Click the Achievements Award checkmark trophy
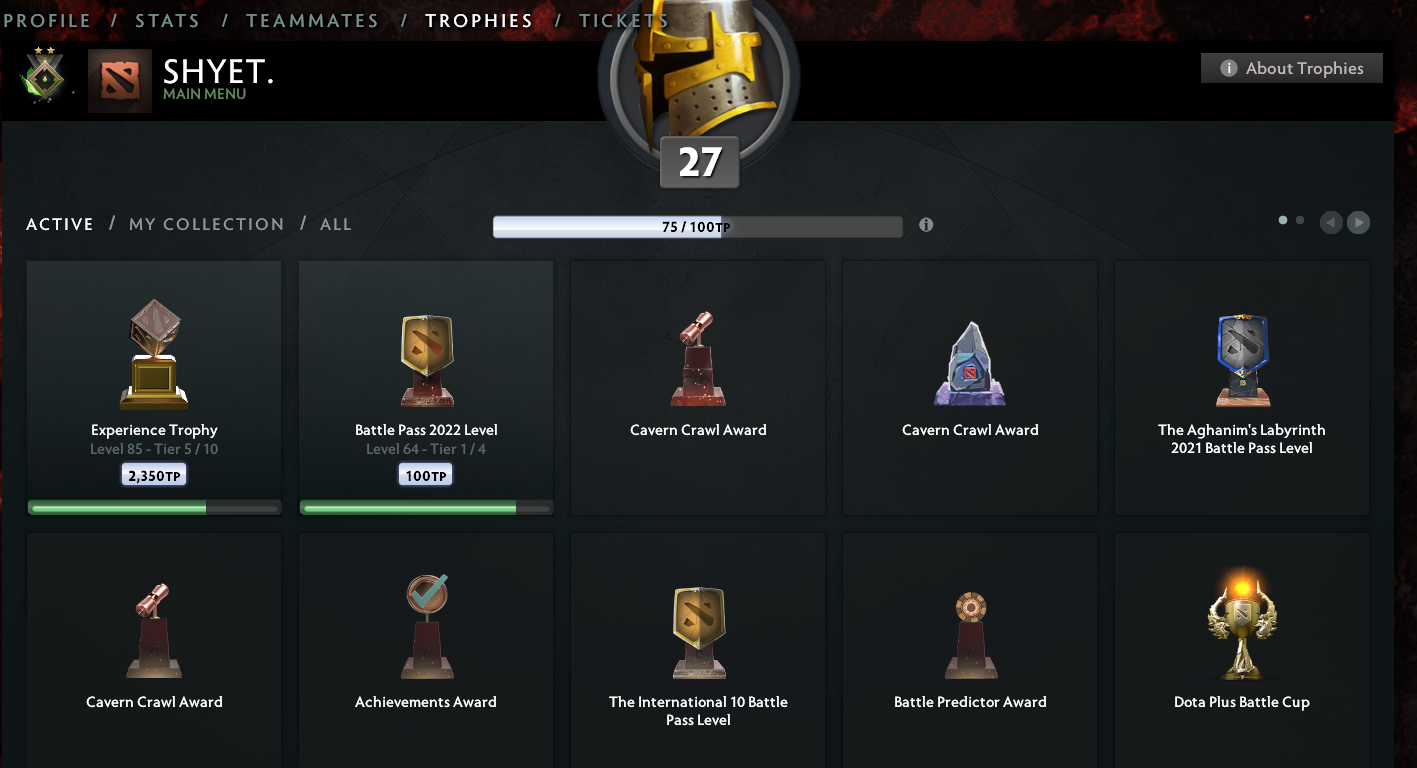1417x768 pixels. click(x=425, y=625)
